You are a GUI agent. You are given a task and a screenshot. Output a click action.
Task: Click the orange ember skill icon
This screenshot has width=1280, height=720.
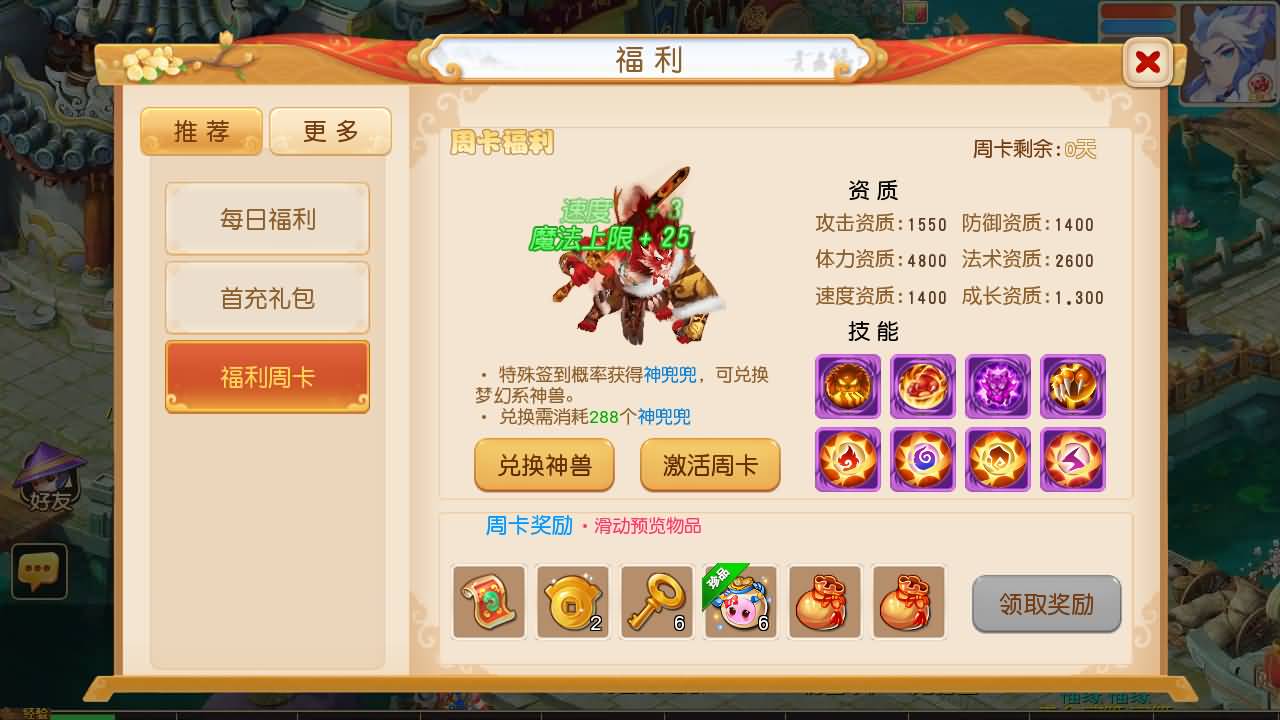997,460
